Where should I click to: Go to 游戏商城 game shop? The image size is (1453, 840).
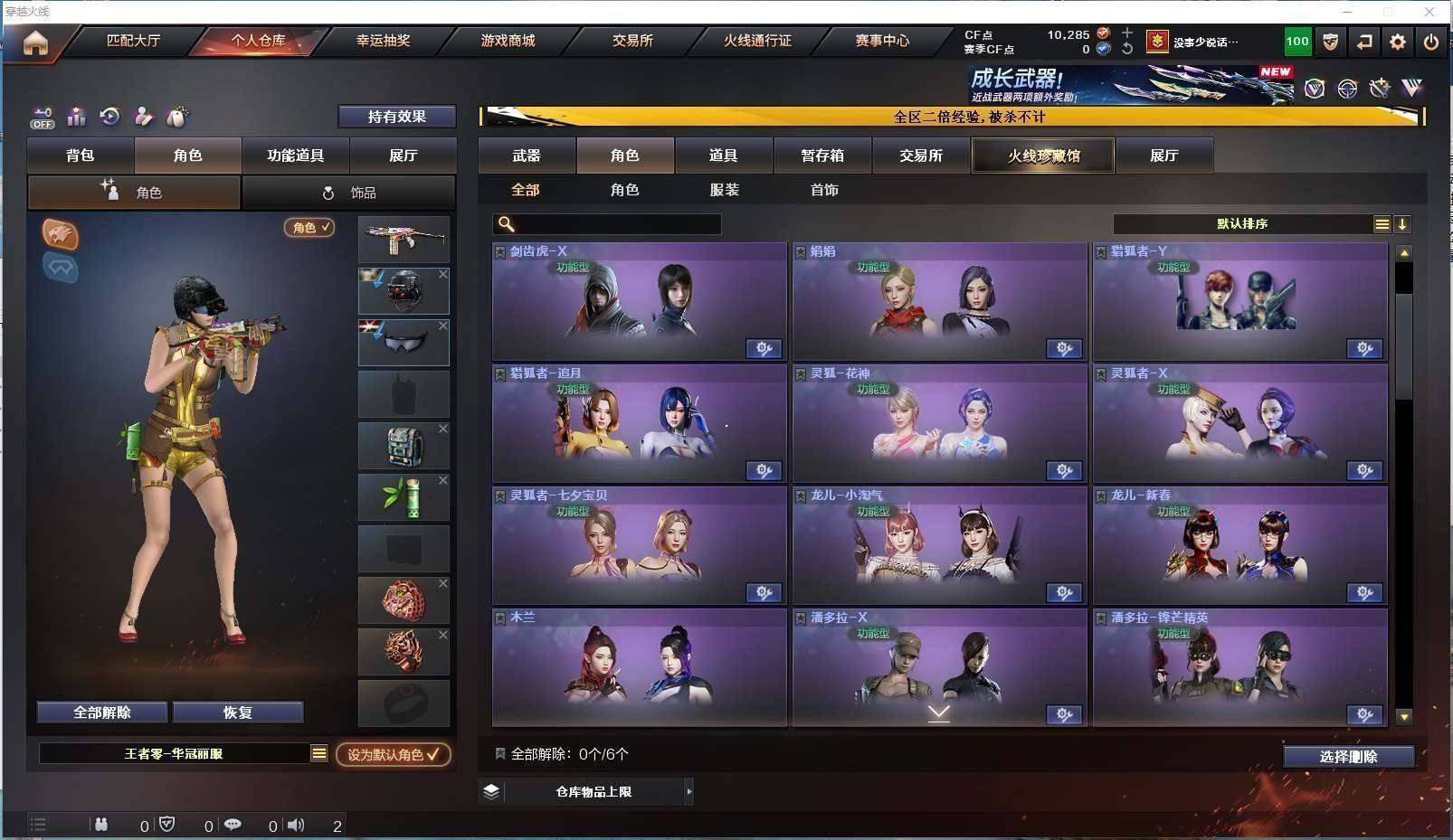tap(508, 41)
